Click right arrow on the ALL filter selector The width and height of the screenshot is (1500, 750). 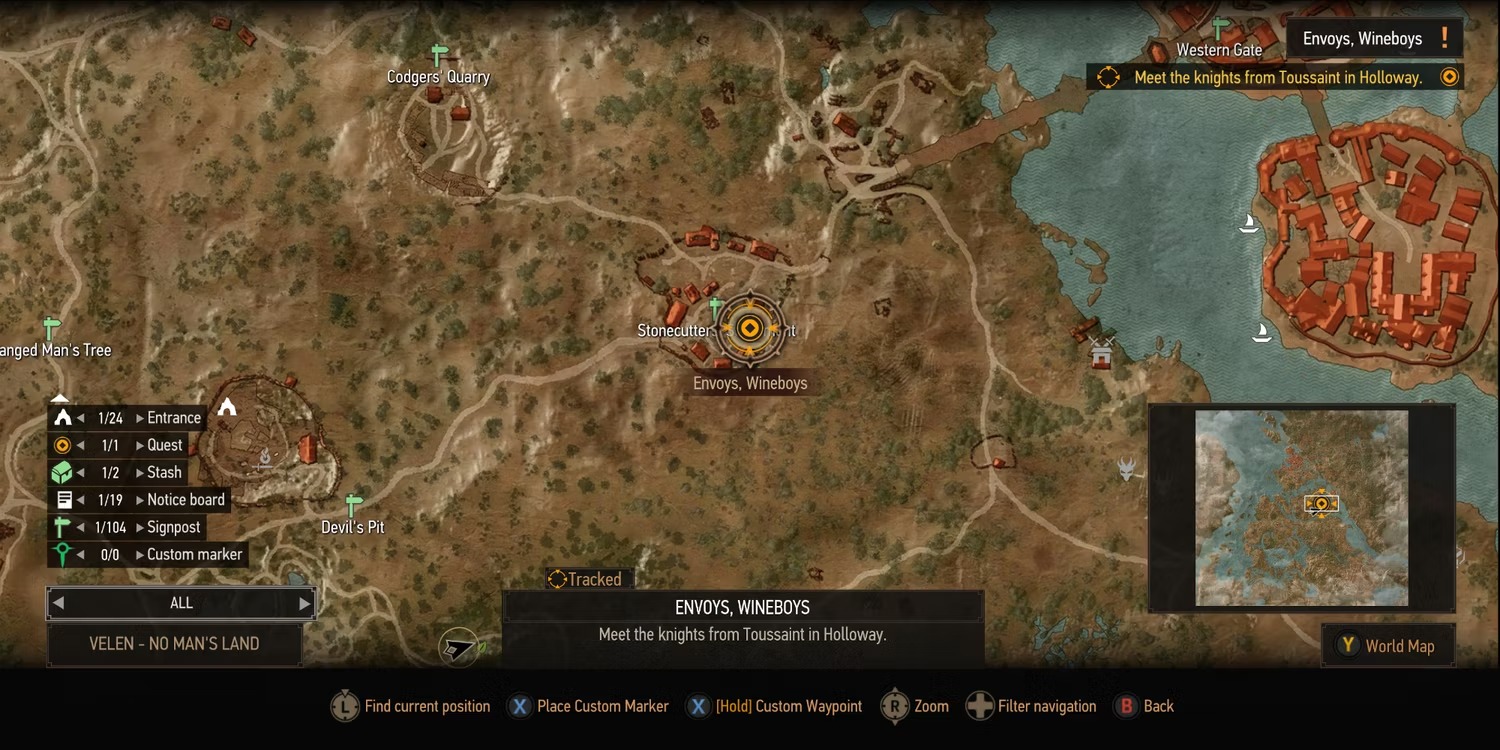coord(305,603)
